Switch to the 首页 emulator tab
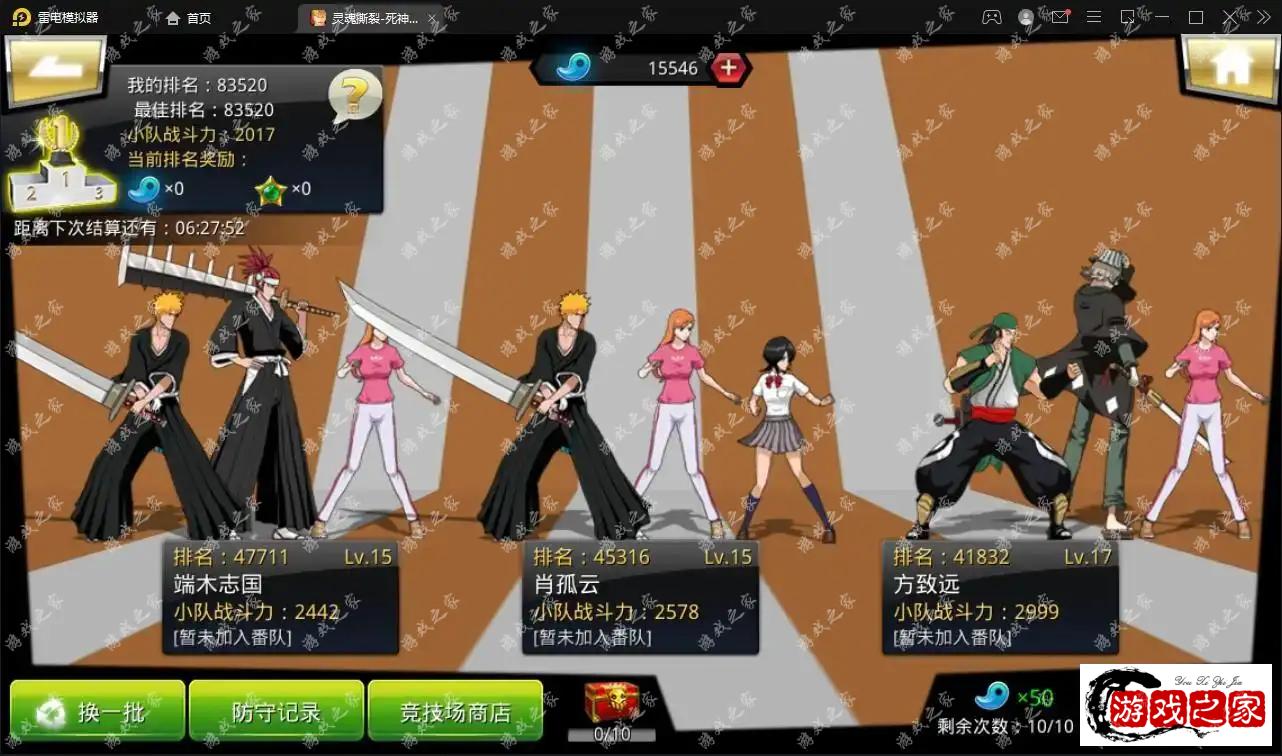 pos(189,18)
